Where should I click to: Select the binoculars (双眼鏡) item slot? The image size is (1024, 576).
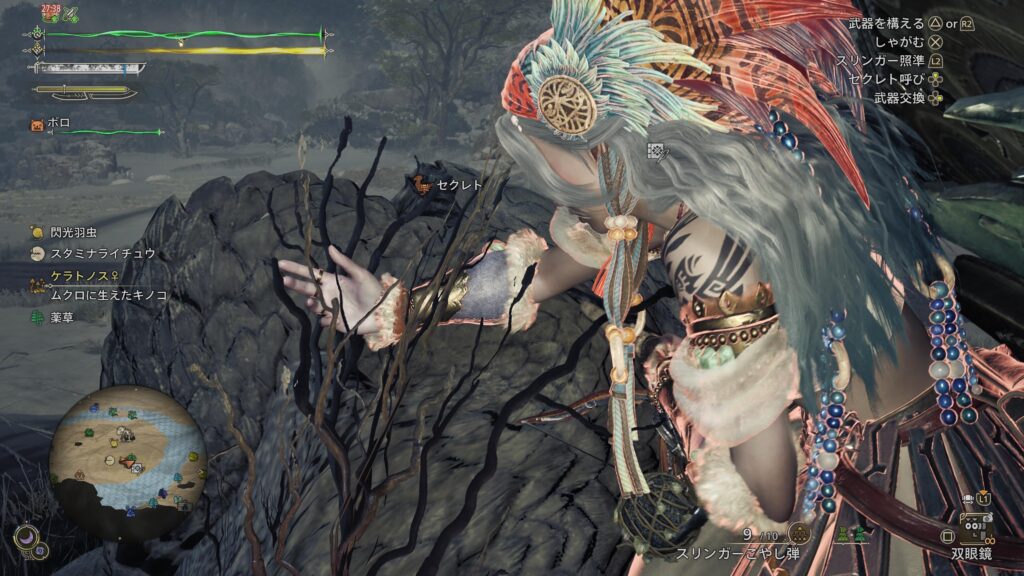pos(975,526)
